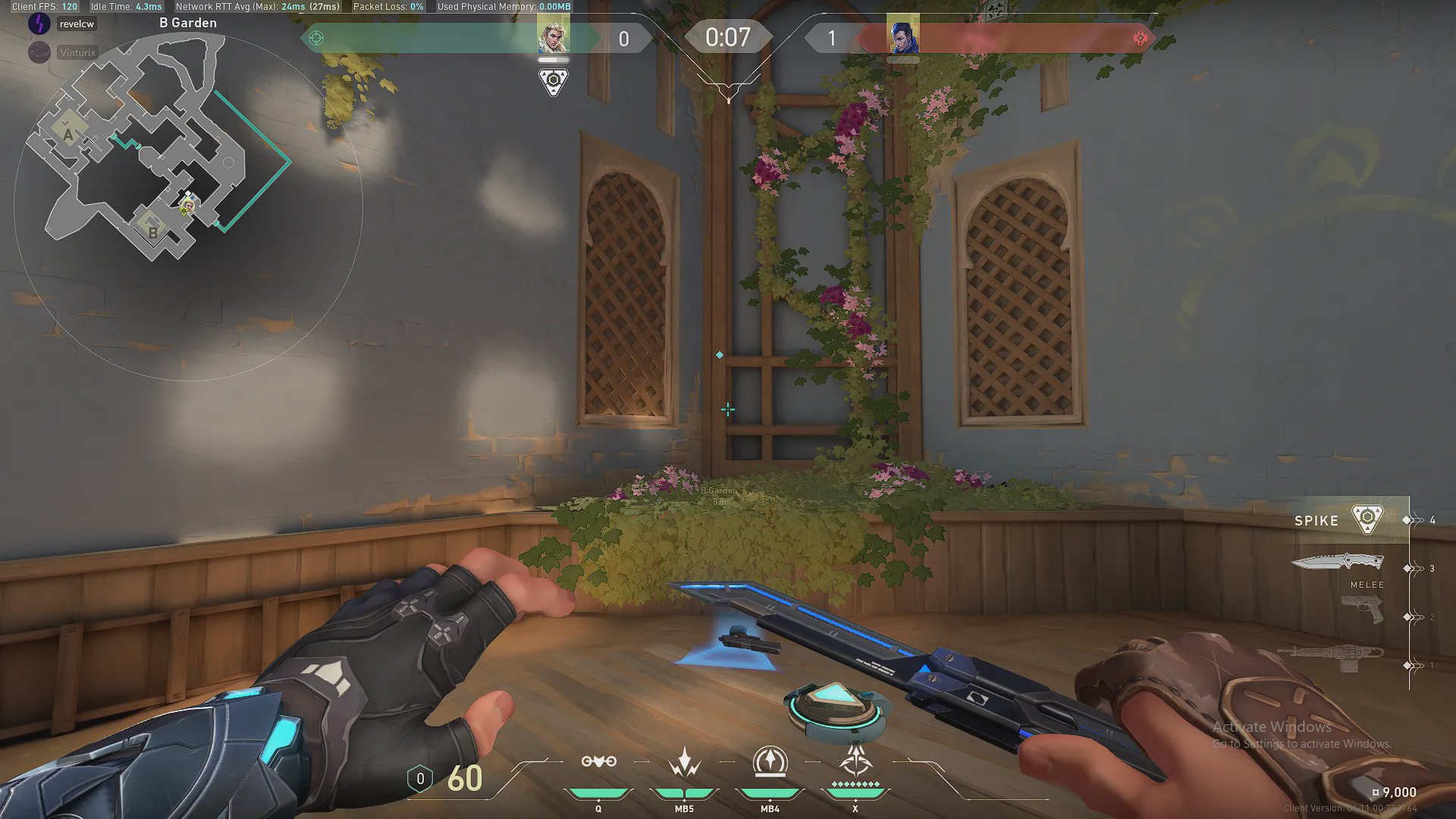The width and height of the screenshot is (1456, 819).
Task: Use the MB5 ability icon
Action: pyautogui.click(x=684, y=762)
